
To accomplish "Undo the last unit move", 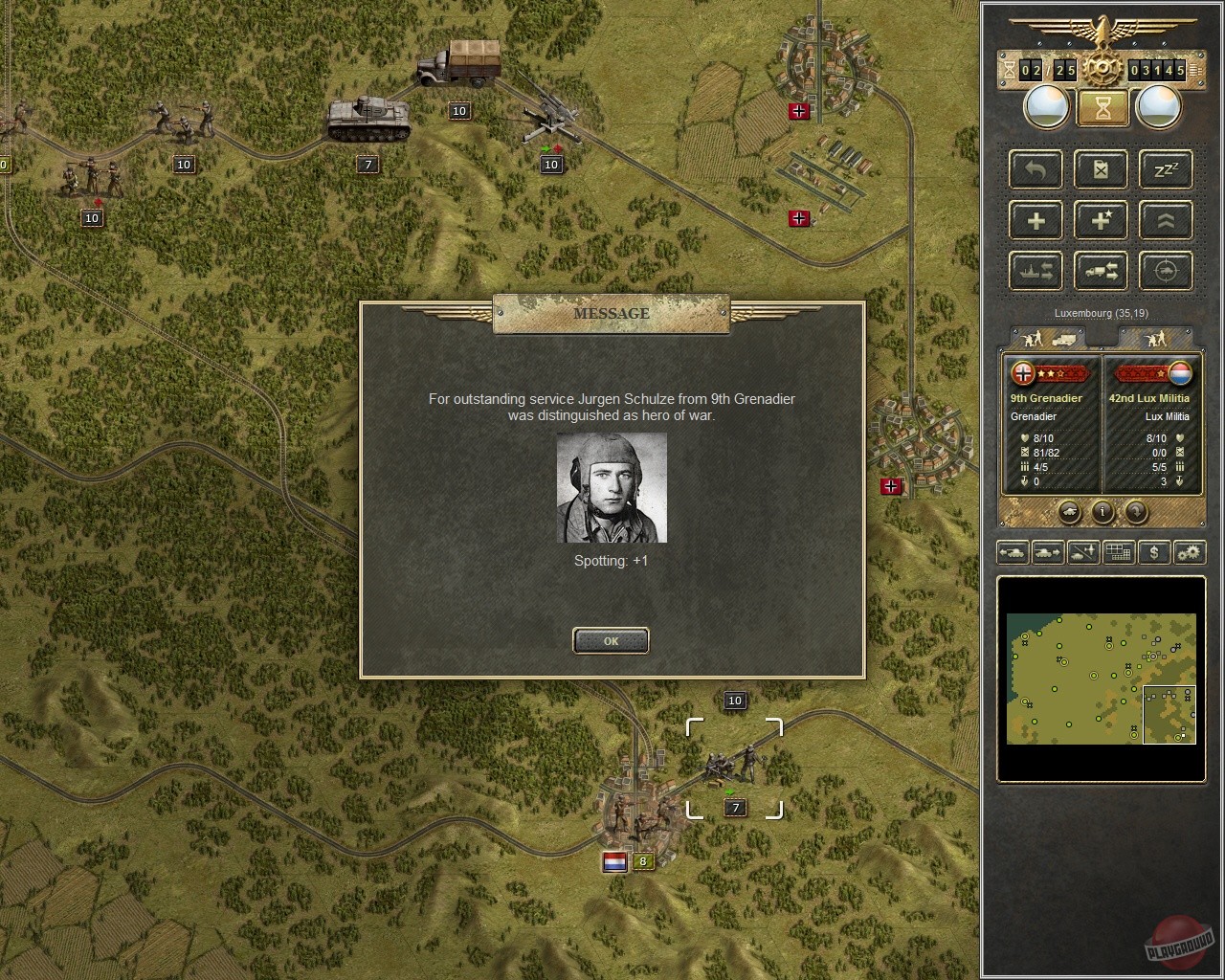I will [1035, 169].
